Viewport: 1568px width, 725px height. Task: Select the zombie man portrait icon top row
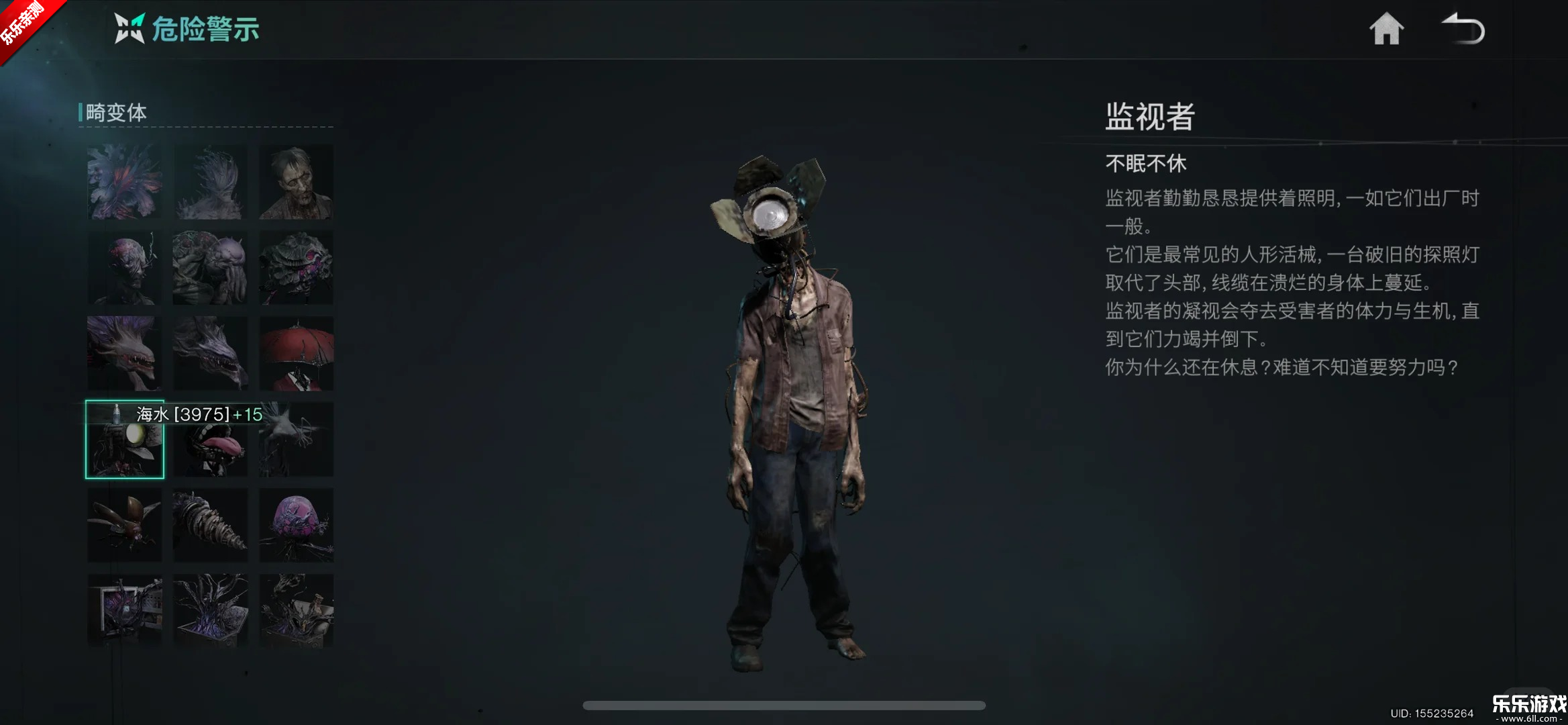[x=296, y=183]
